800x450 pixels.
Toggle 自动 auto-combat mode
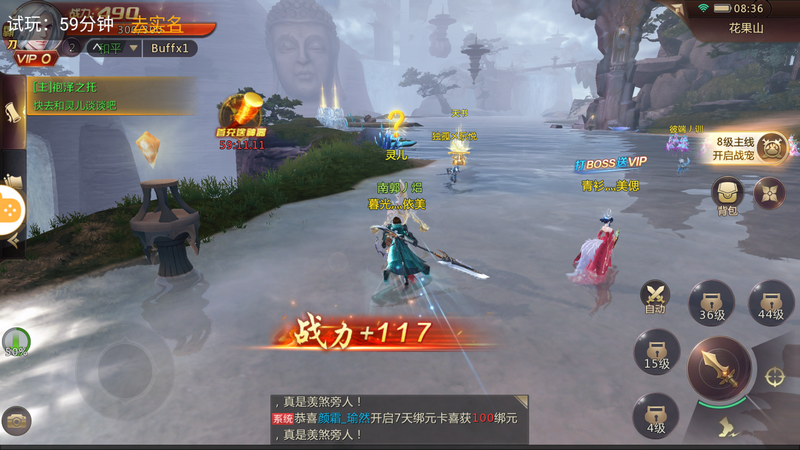(656, 296)
